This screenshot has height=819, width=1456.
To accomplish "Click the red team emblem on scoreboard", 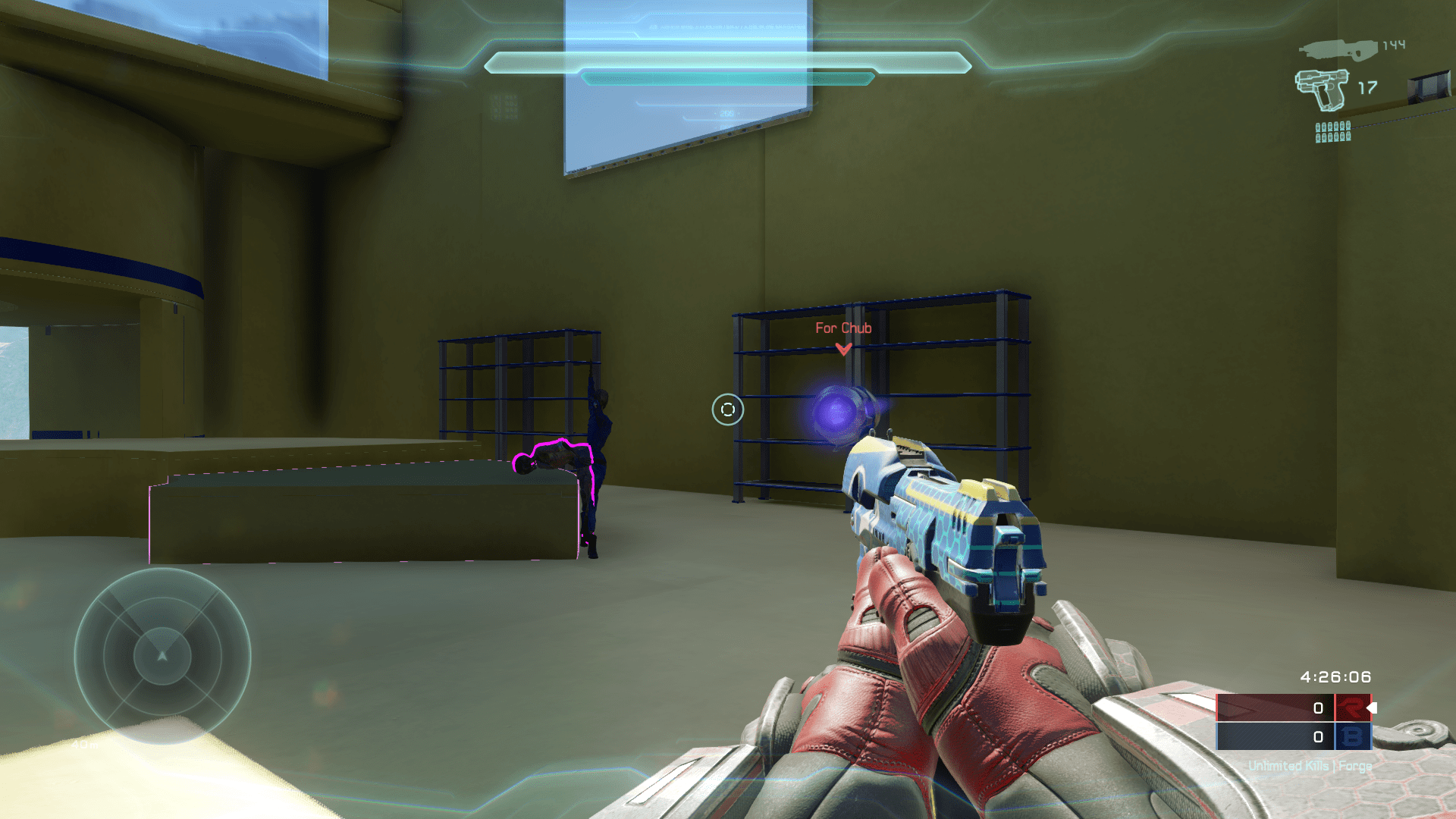I will [x=1352, y=708].
